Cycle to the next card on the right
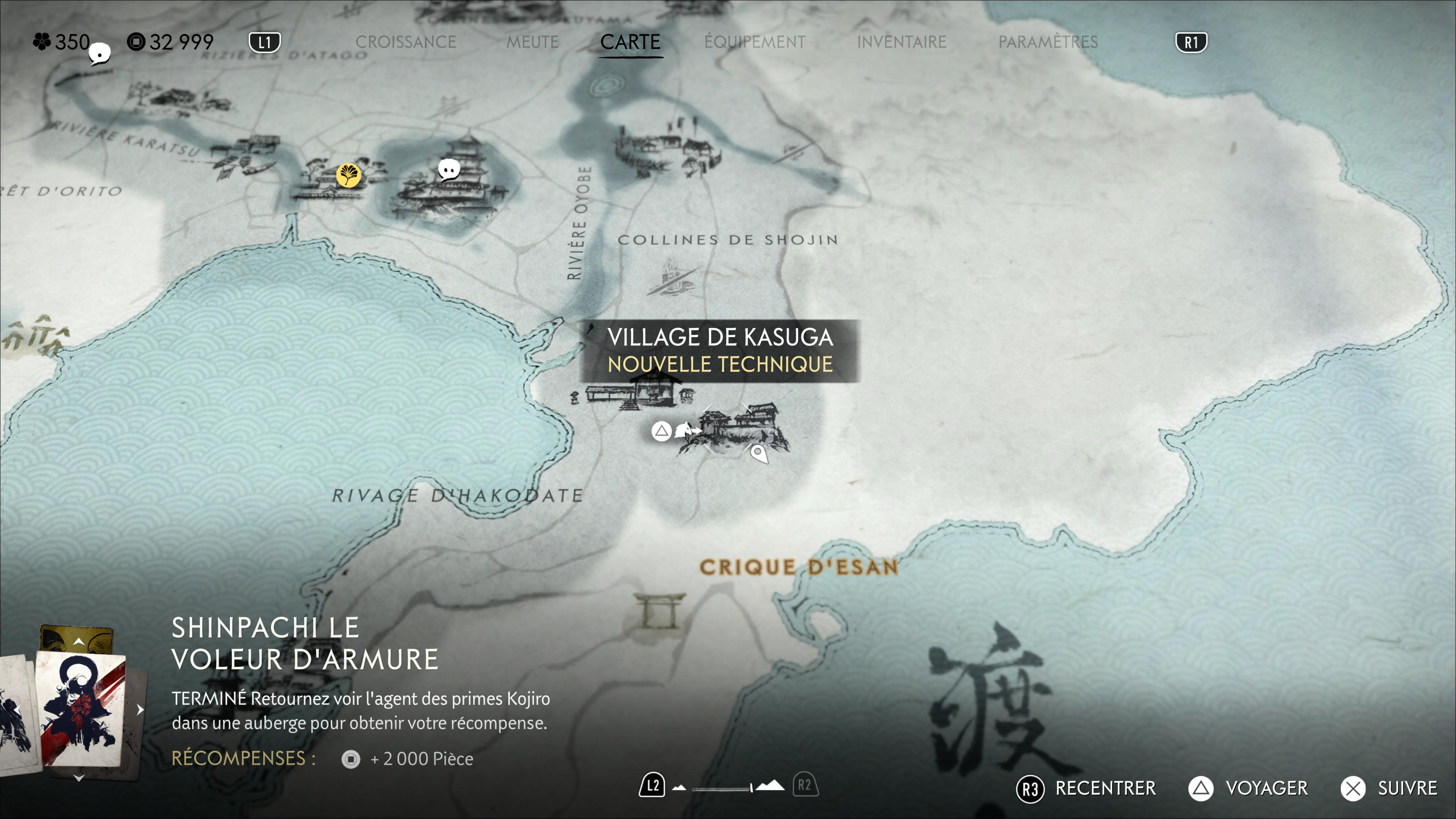The height and width of the screenshot is (819, 1456). [x=140, y=709]
